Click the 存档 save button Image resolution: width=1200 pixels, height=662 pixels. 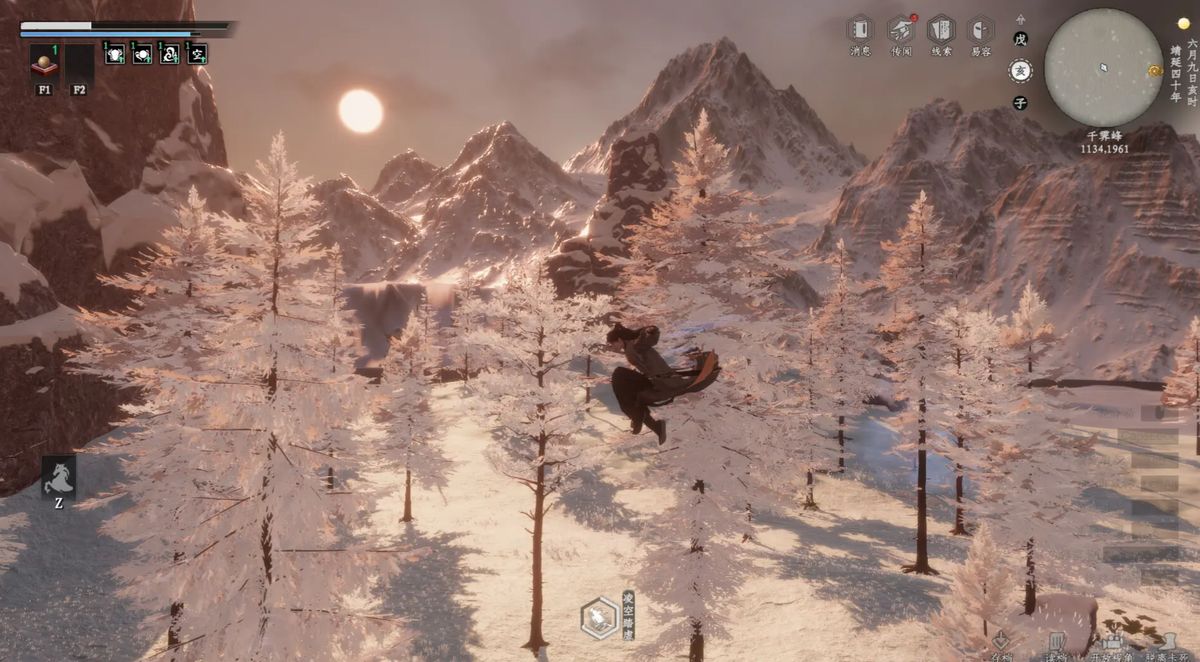pos(1001,644)
